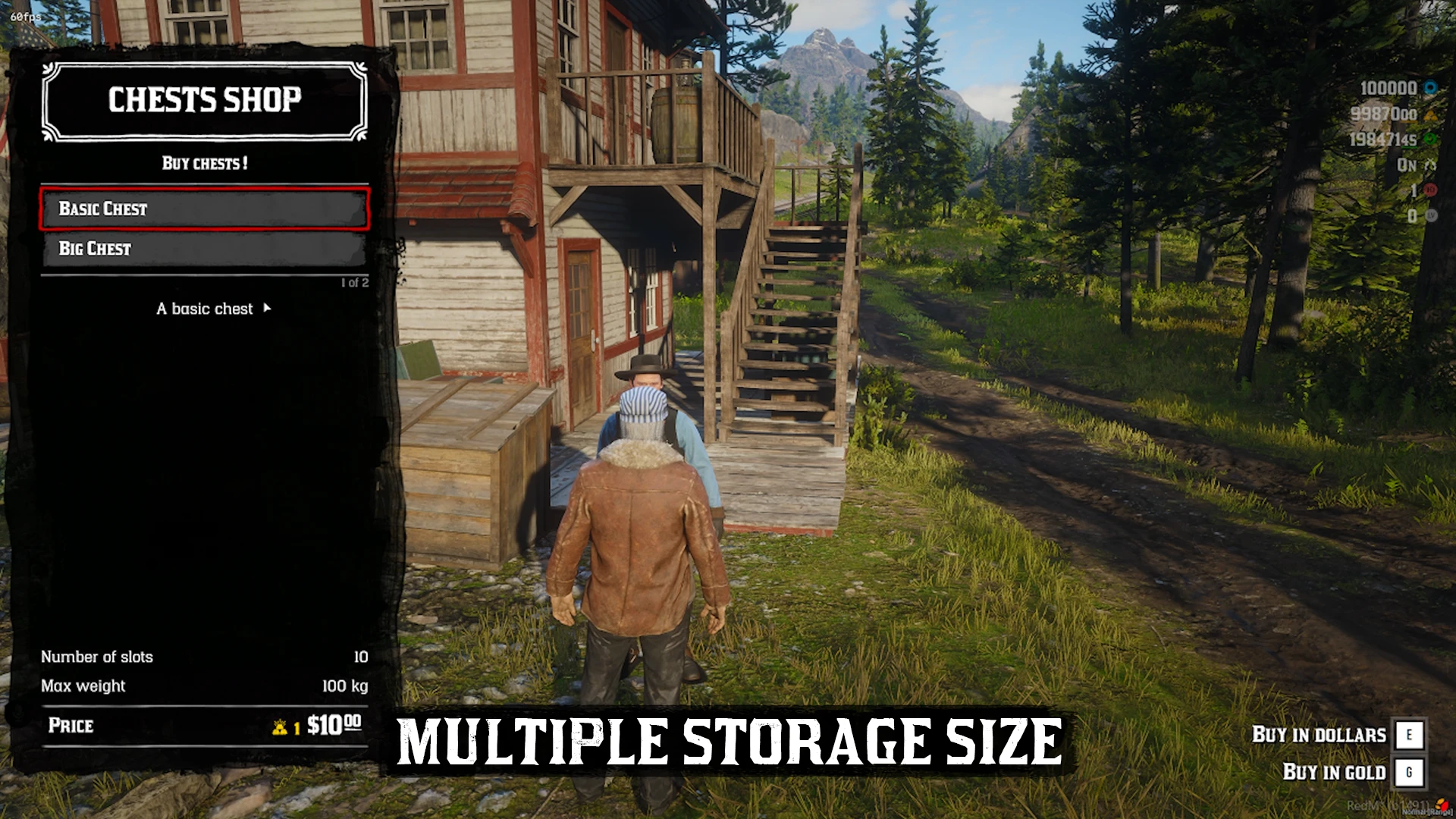Click the 'Buy Chests!' section label
The height and width of the screenshot is (819, 1456).
(x=205, y=164)
